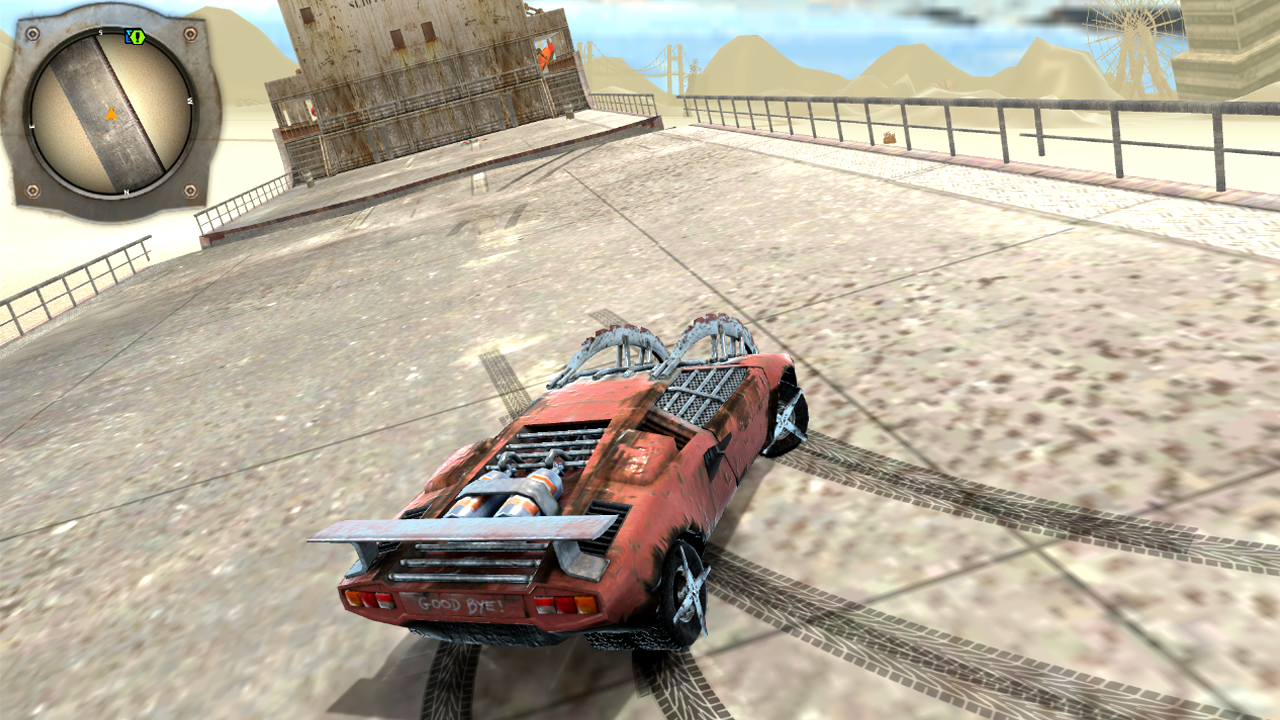Click the top-left screw on the minimap frame
The height and width of the screenshot is (720, 1280).
point(32,34)
